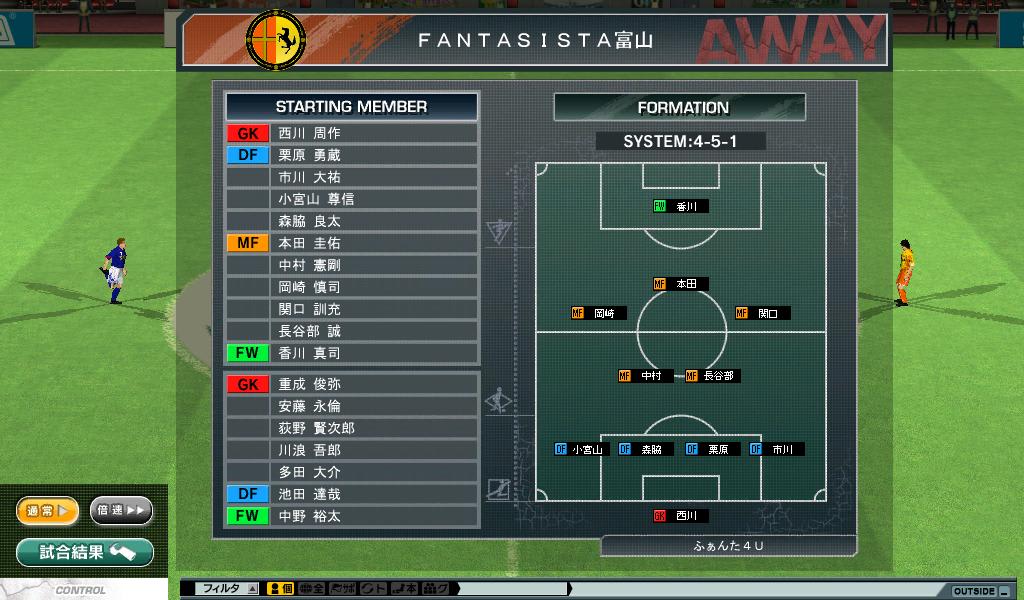Choose 本田 圭佑 in the starting member list
Image resolution: width=1024 pixels, height=600 pixels.
click(x=351, y=243)
